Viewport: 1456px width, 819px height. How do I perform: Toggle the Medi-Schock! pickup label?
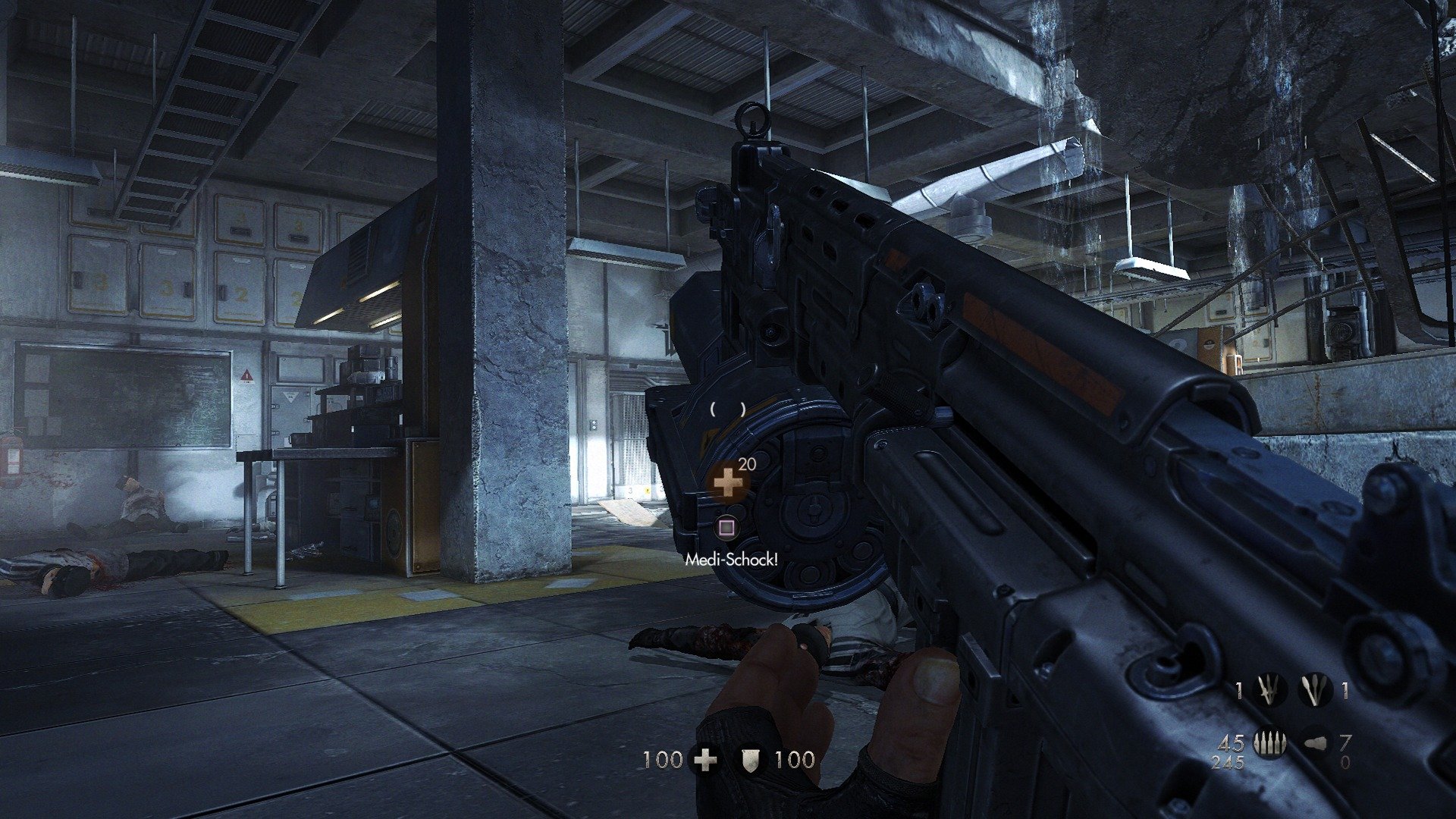pyautogui.click(x=731, y=561)
